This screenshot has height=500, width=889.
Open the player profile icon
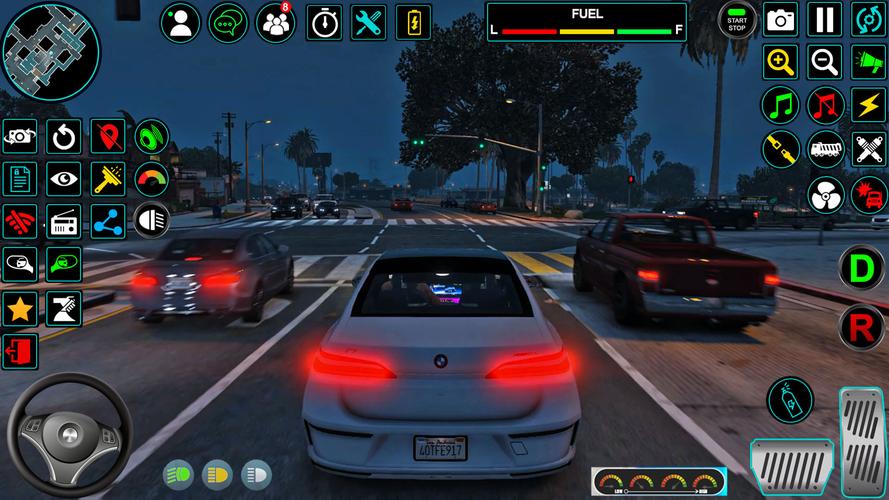[x=181, y=22]
